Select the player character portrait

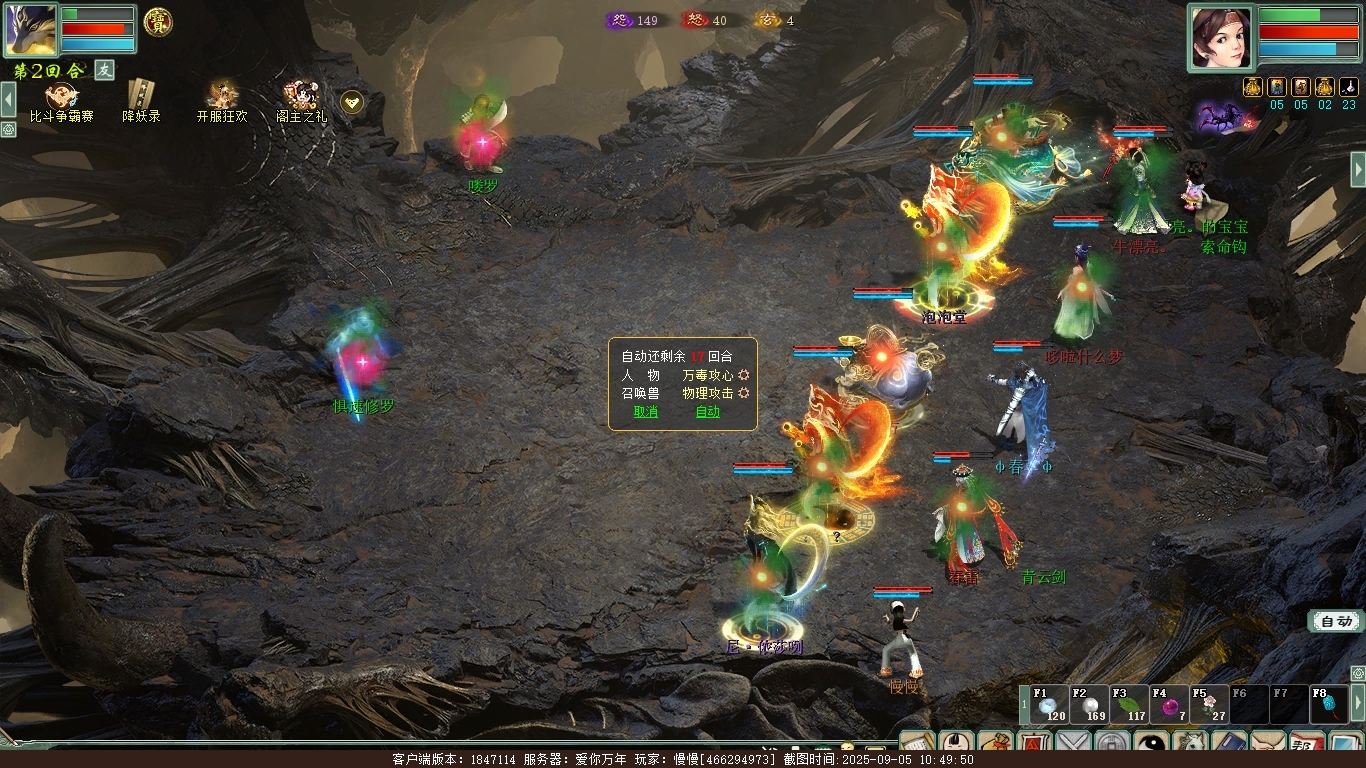1221,36
